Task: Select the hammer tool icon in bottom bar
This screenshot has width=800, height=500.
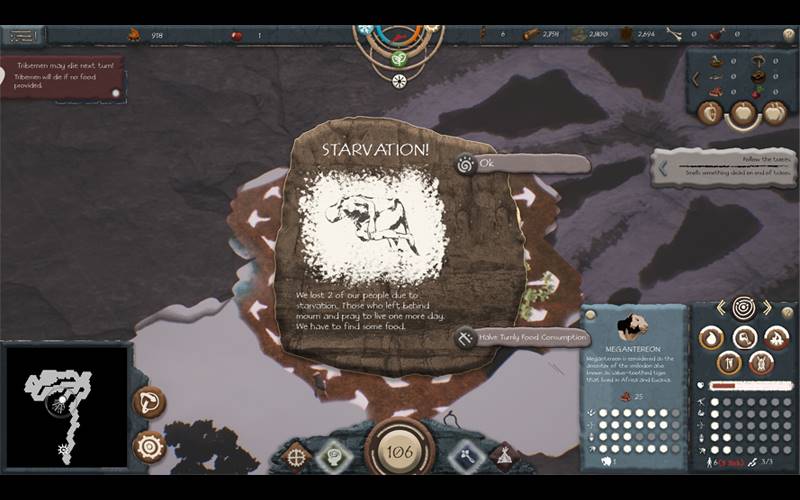Action: (x=467, y=456)
